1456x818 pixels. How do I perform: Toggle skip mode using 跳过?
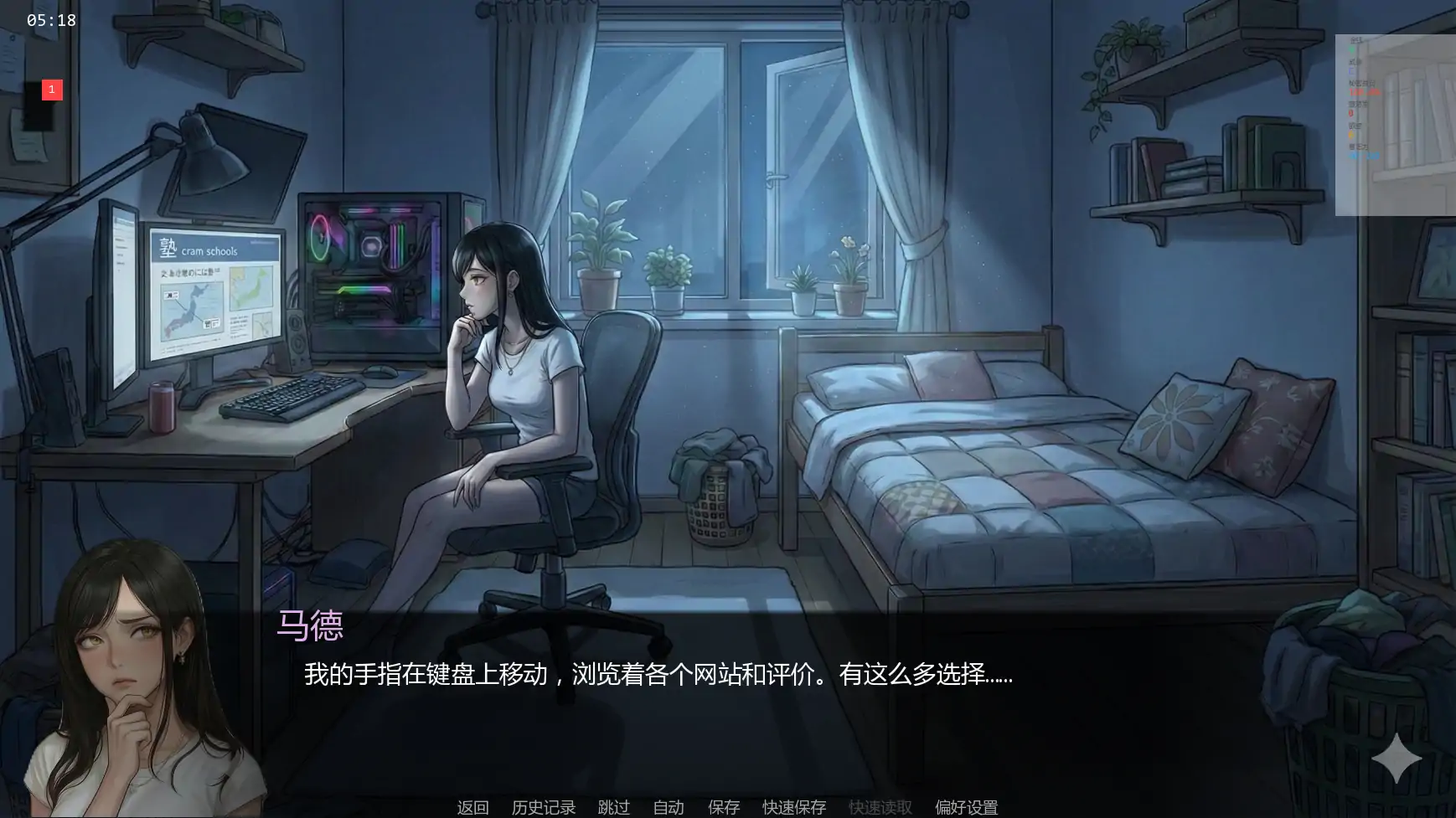[x=613, y=806]
